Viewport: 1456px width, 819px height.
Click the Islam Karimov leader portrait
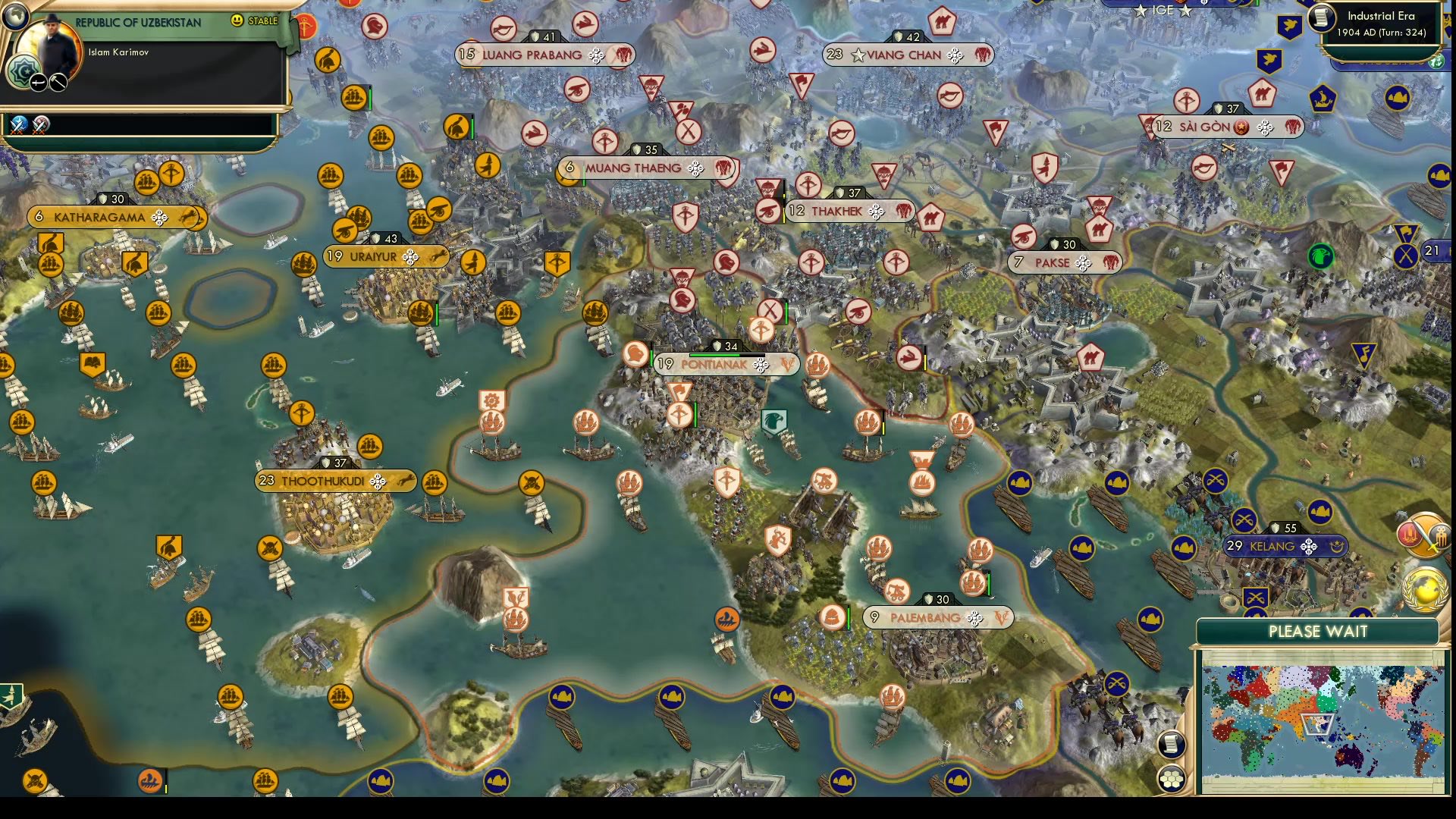(x=53, y=38)
